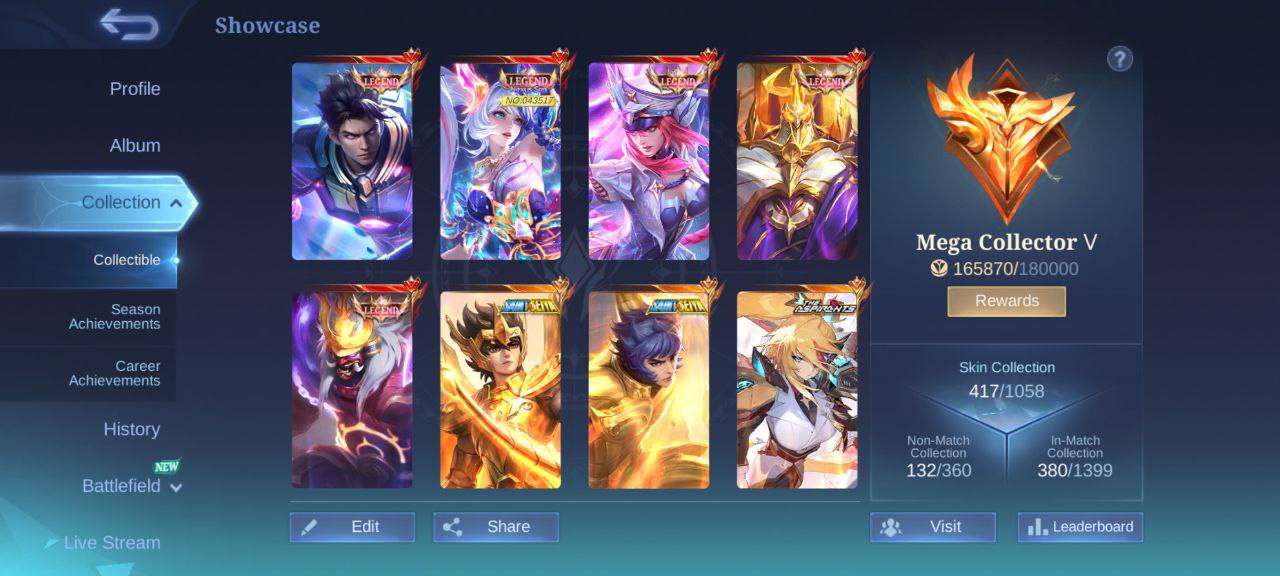The width and height of the screenshot is (1280, 576).
Task: Edit the skin showcase
Action: (352, 527)
